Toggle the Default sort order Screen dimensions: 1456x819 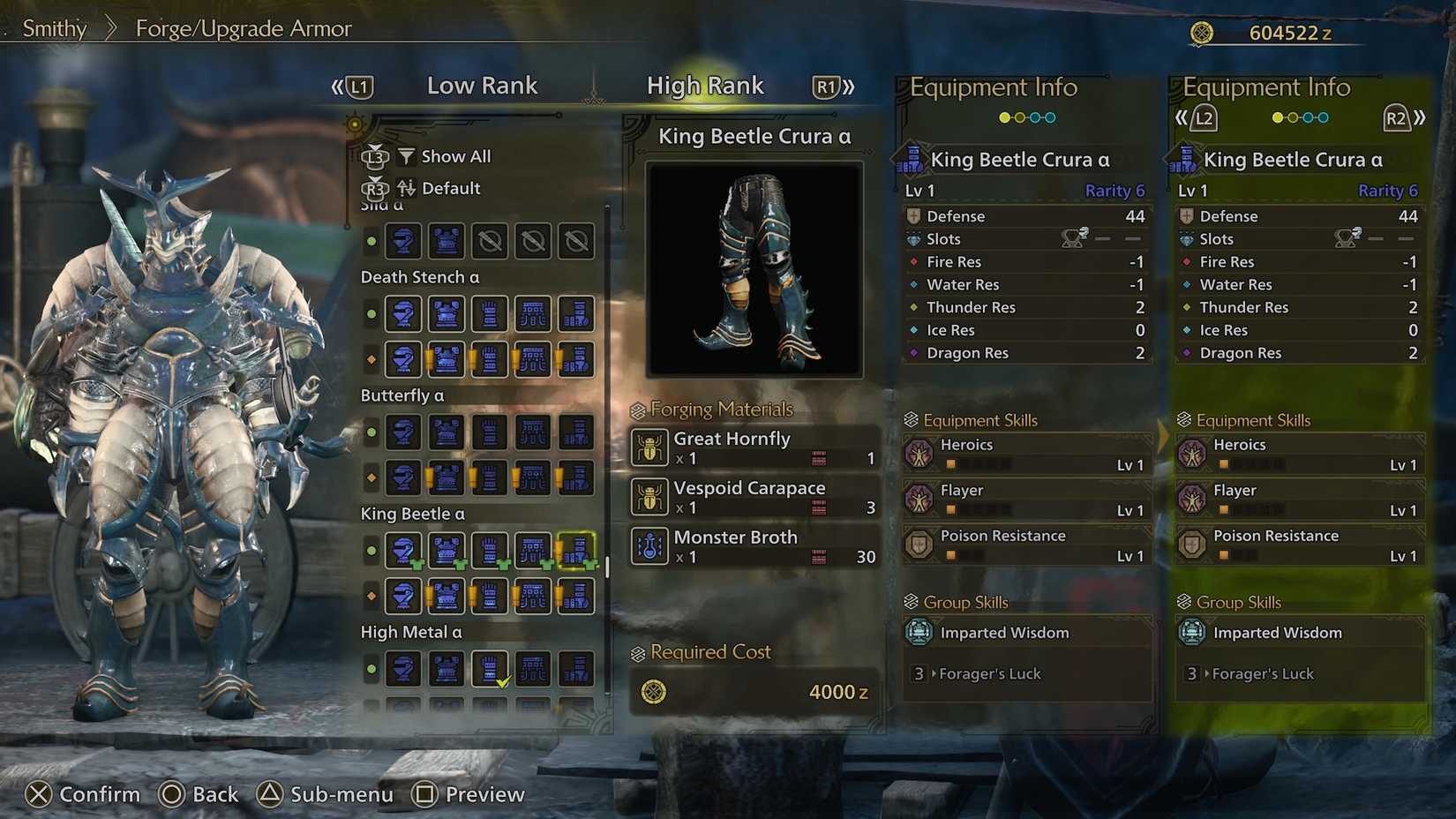(x=448, y=188)
